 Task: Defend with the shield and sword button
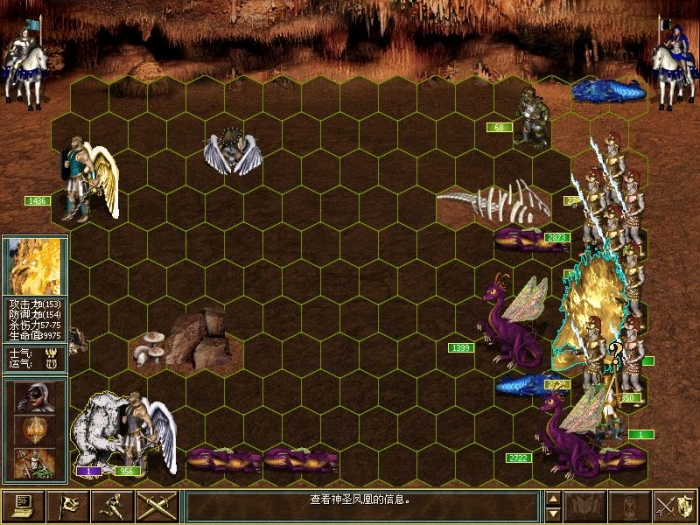pyautogui.click(x=675, y=505)
